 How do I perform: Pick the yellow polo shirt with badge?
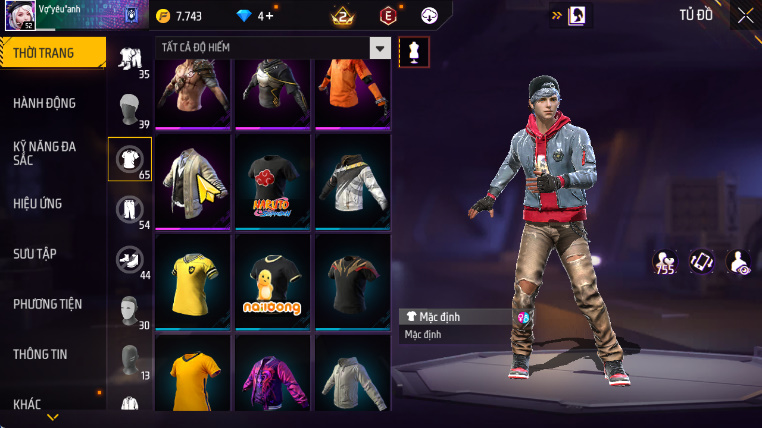192,280
